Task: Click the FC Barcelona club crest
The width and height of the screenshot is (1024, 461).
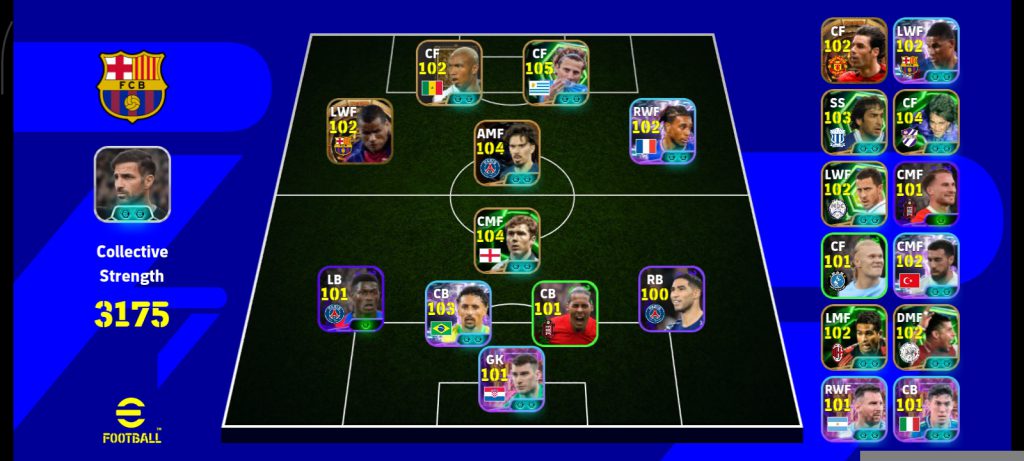Action: 132,86
